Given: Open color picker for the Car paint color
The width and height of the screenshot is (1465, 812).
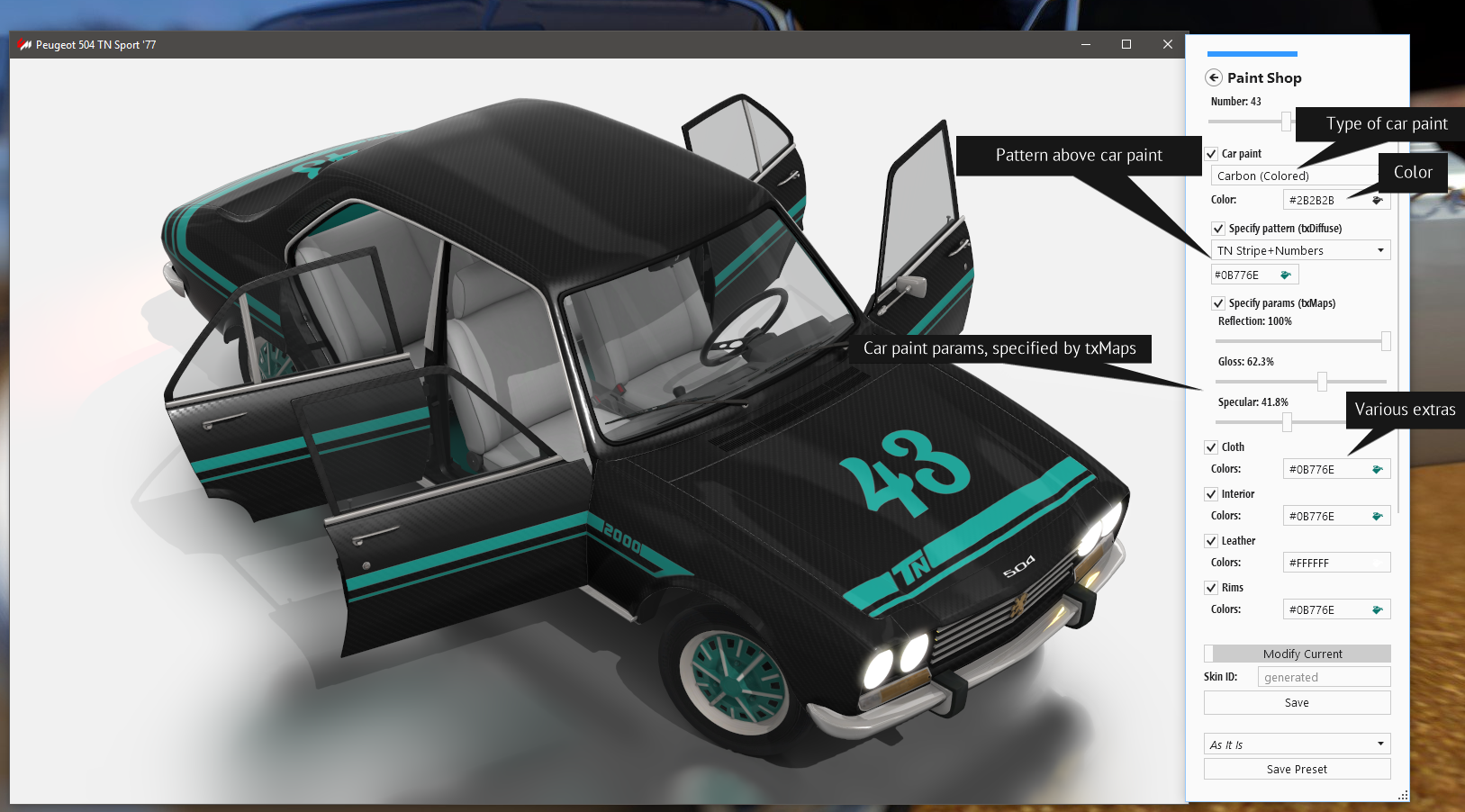Looking at the screenshot, I should tap(1377, 199).
